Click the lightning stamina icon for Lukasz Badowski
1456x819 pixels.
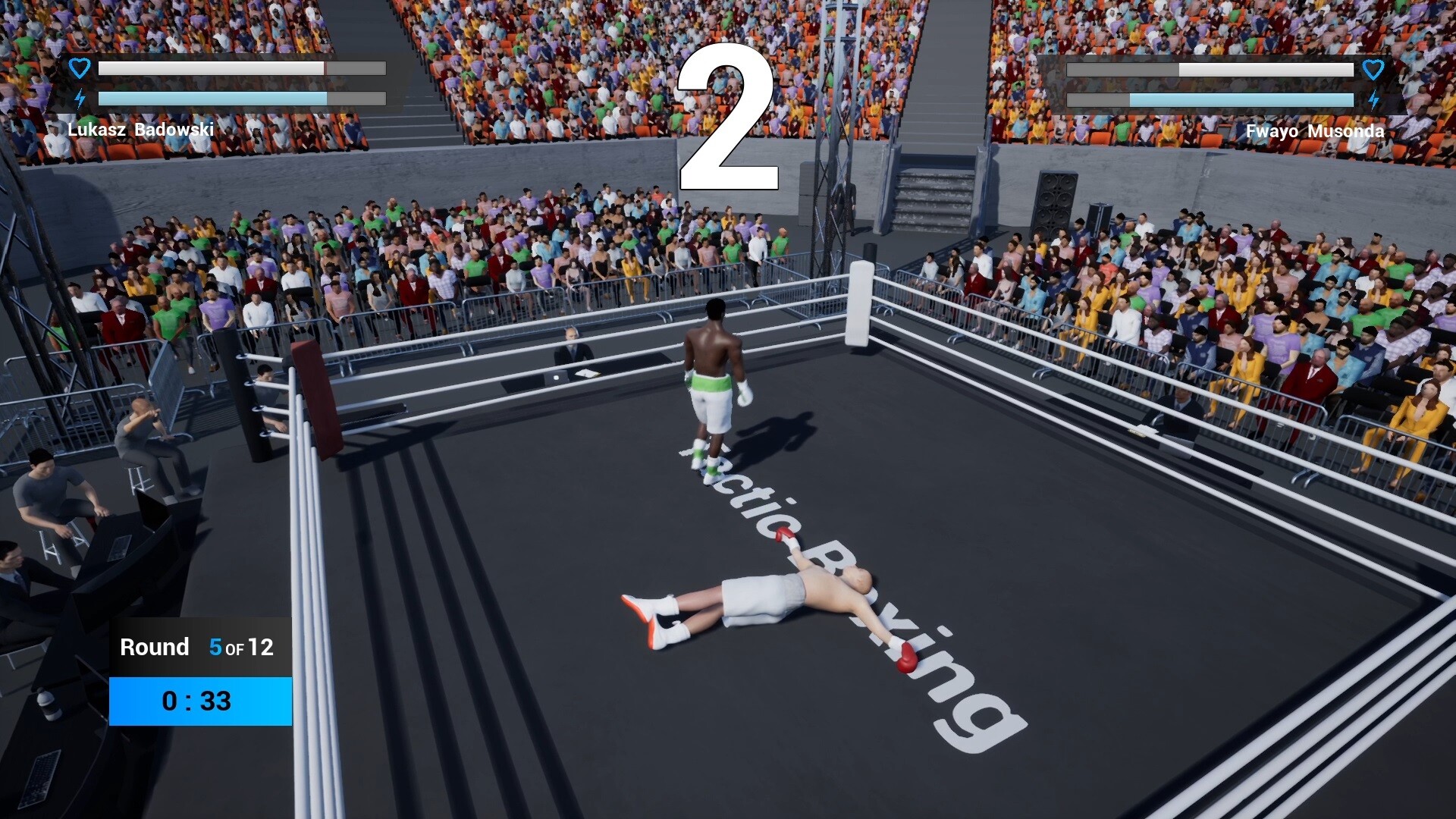79,97
